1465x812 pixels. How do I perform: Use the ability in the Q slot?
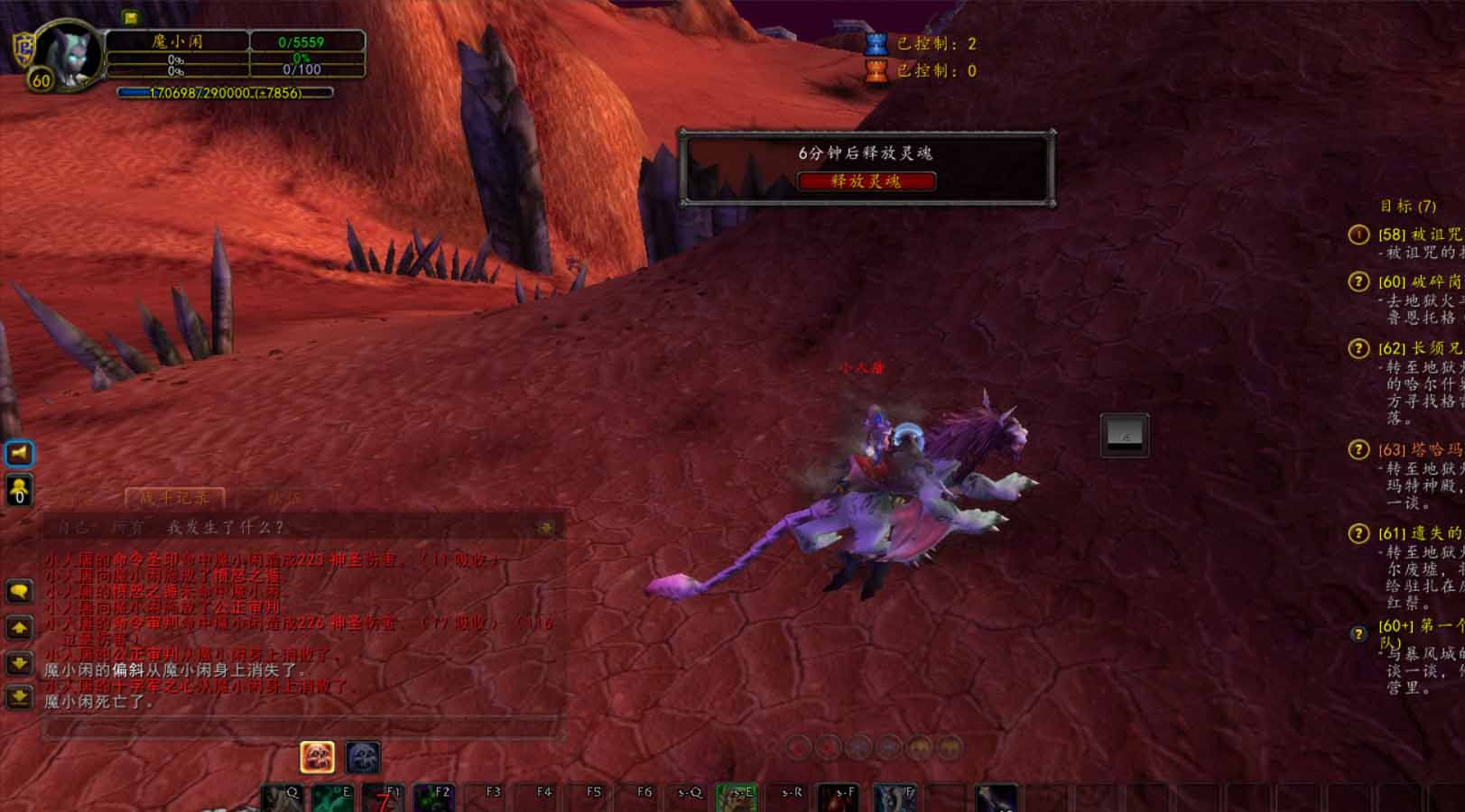pyautogui.click(x=282, y=798)
